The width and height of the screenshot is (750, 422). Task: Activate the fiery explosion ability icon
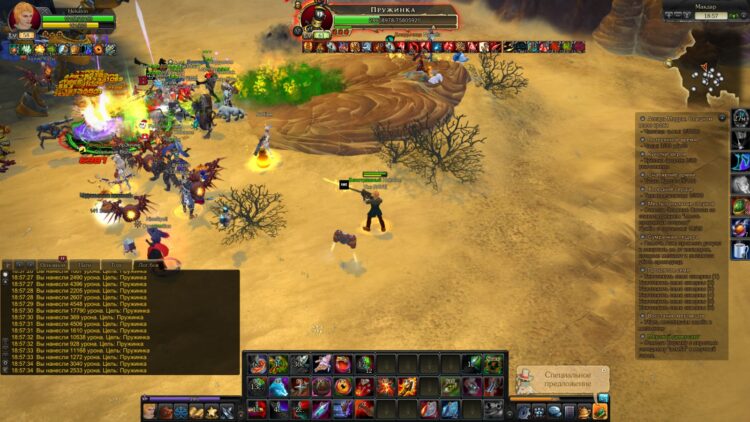point(386,387)
